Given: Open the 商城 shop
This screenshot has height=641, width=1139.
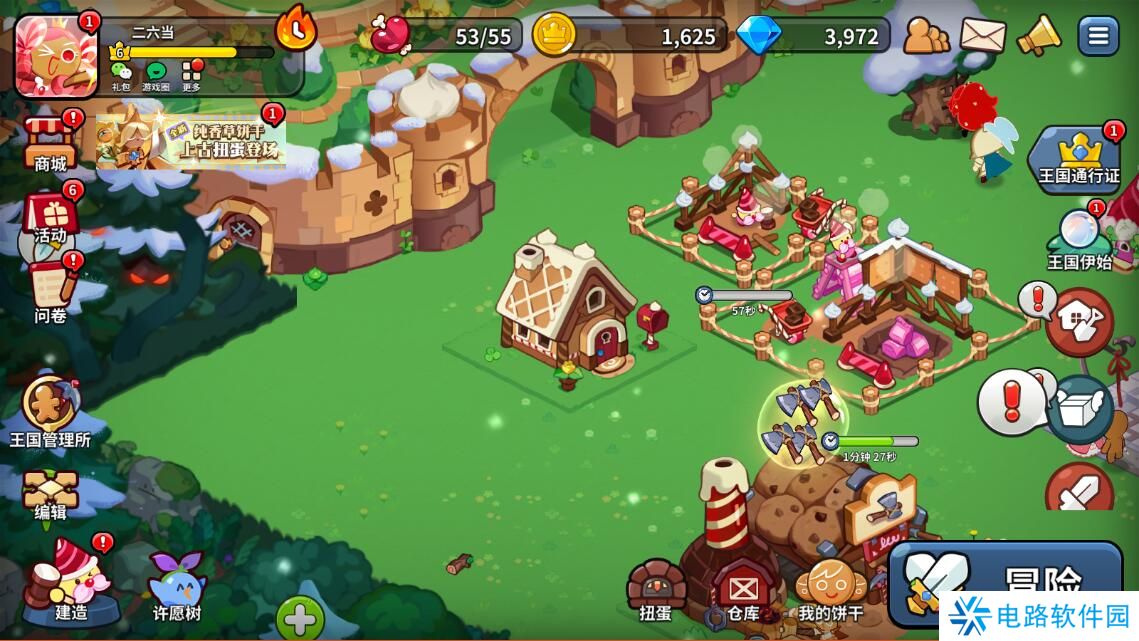Looking at the screenshot, I should 50,143.
